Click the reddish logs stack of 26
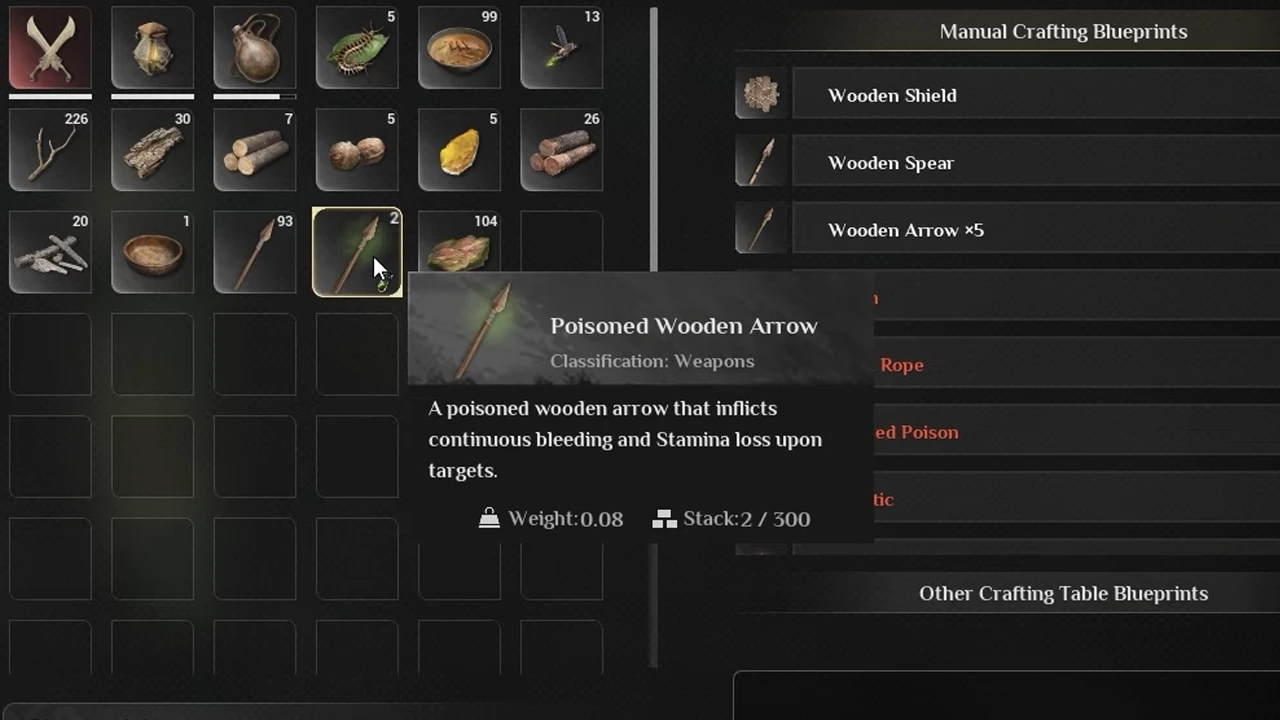1280x720 pixels. point(561,150)
